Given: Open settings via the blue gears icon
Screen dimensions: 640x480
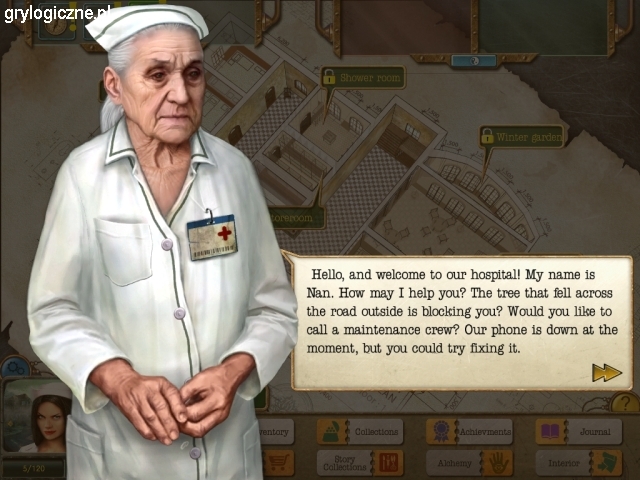Looking at the screenshot, I should pyautogui.click(x=15, y=368).
